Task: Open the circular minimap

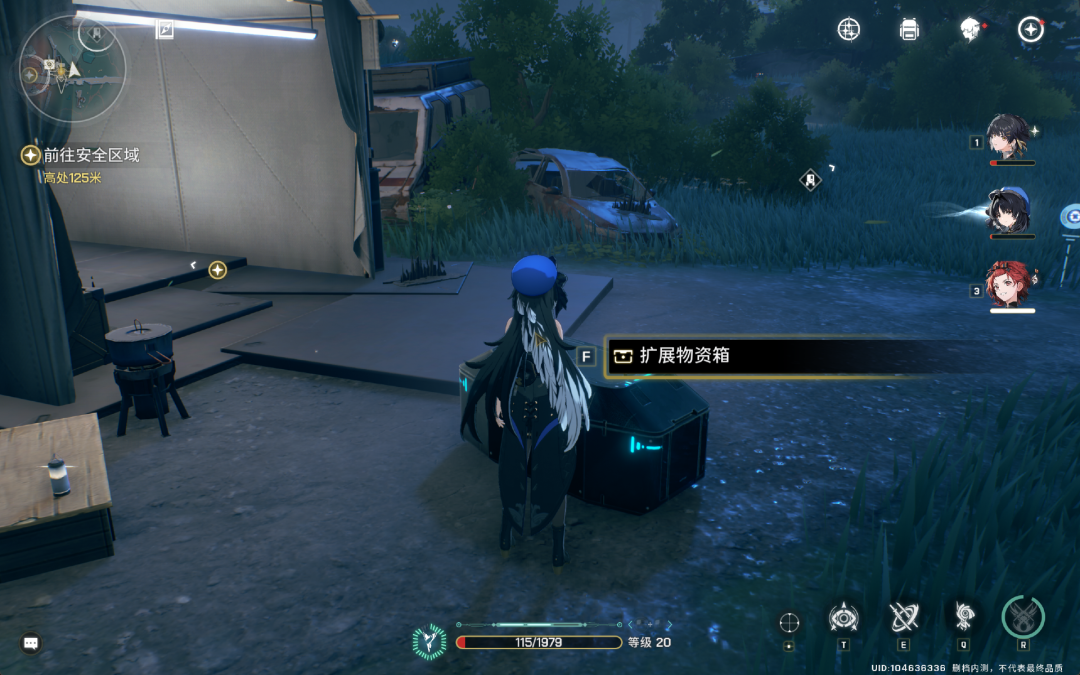Action: (x=70, y=68)
